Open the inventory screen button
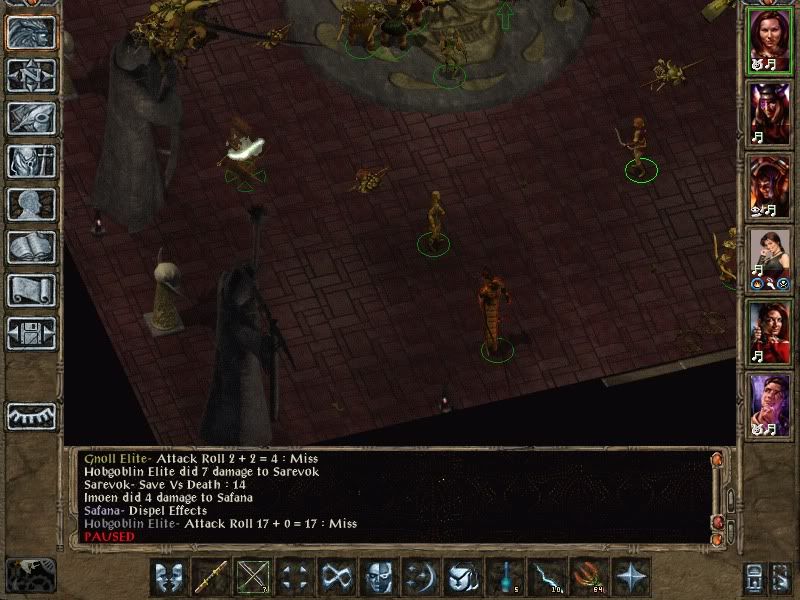800x600 pixels. 30,161
